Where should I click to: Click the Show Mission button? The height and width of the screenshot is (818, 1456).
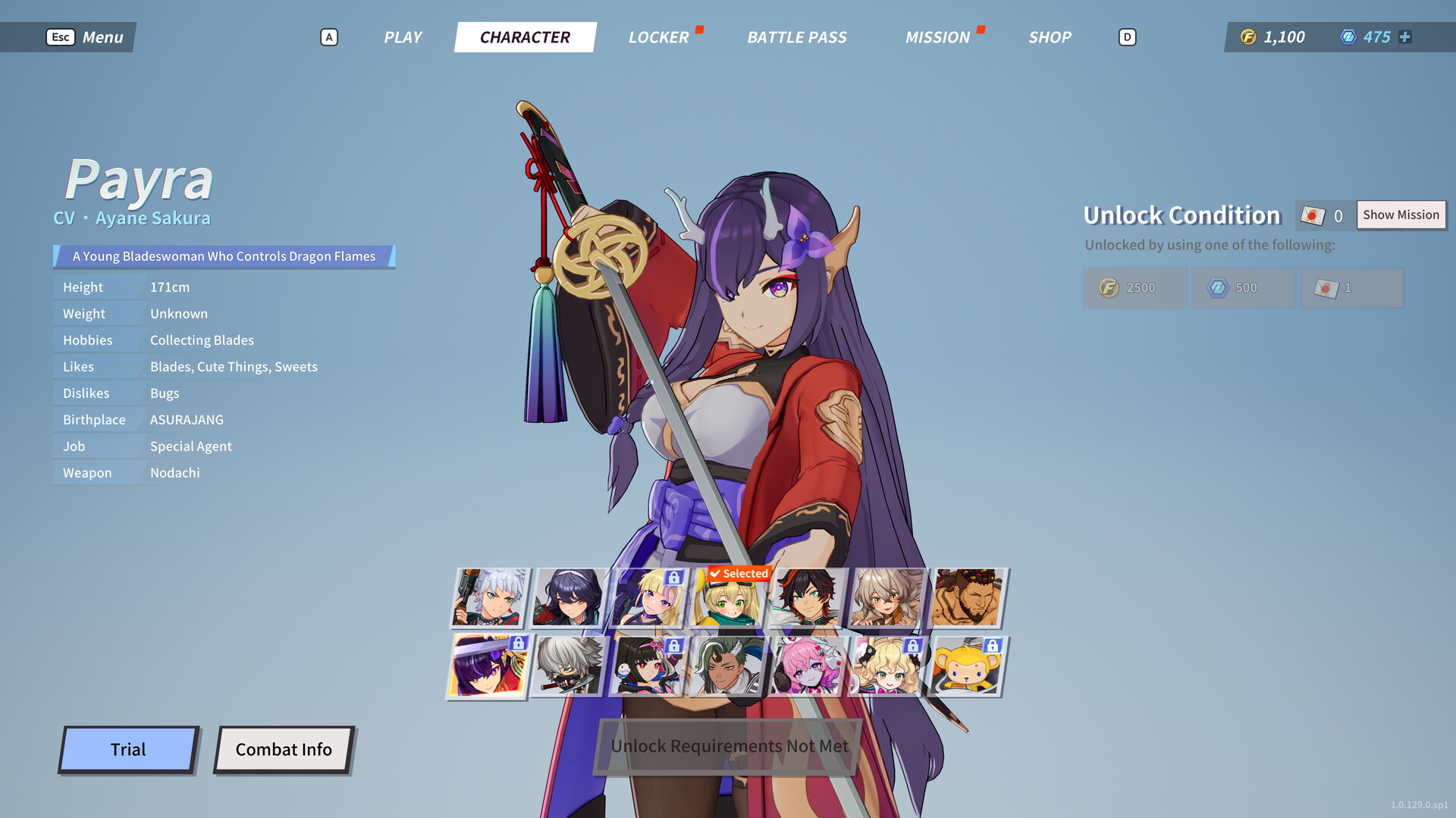click(x=1400, y=215)
